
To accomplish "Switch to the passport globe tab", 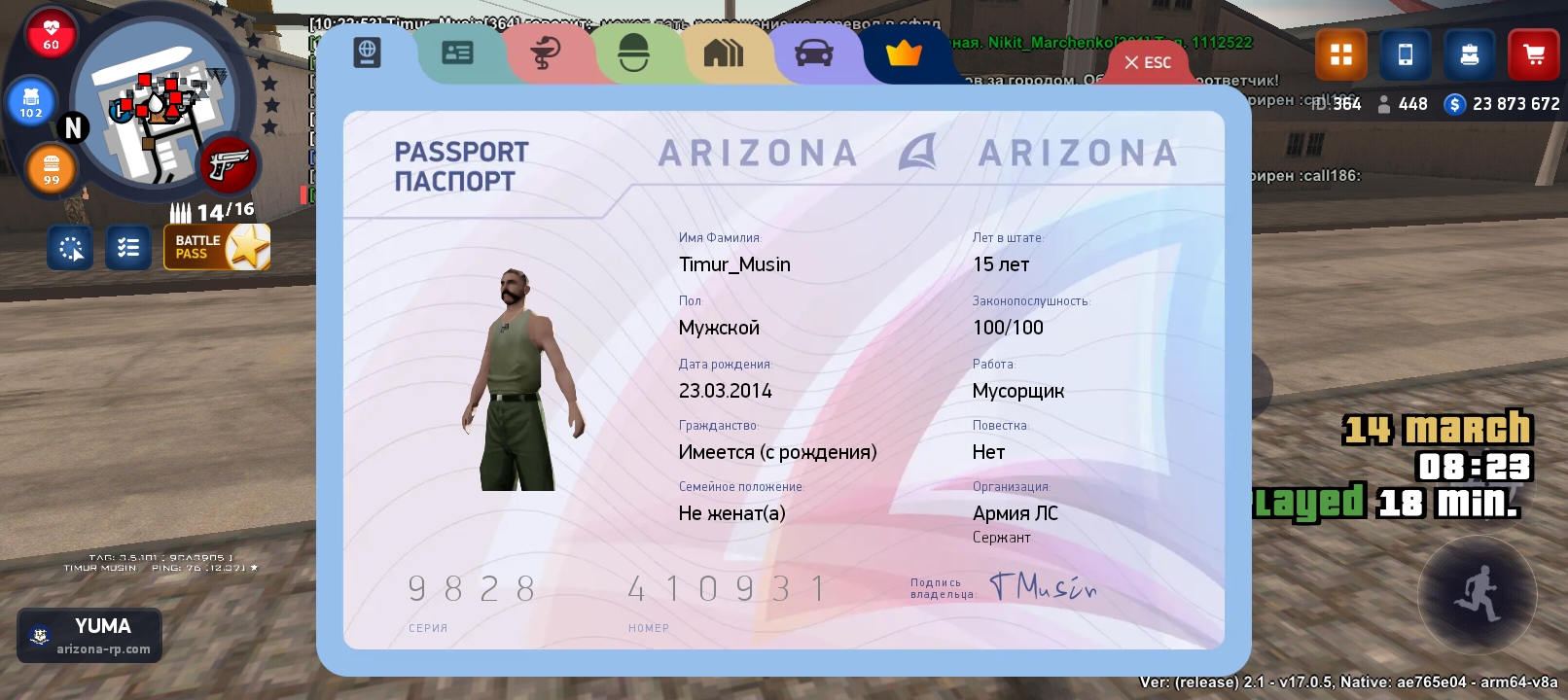I will pos(367,52).
